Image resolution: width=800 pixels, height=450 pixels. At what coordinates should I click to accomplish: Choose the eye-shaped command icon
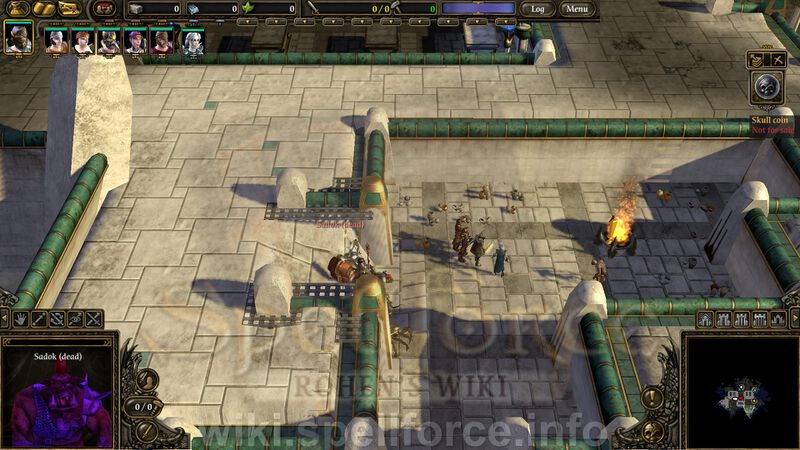coord(76,319)
